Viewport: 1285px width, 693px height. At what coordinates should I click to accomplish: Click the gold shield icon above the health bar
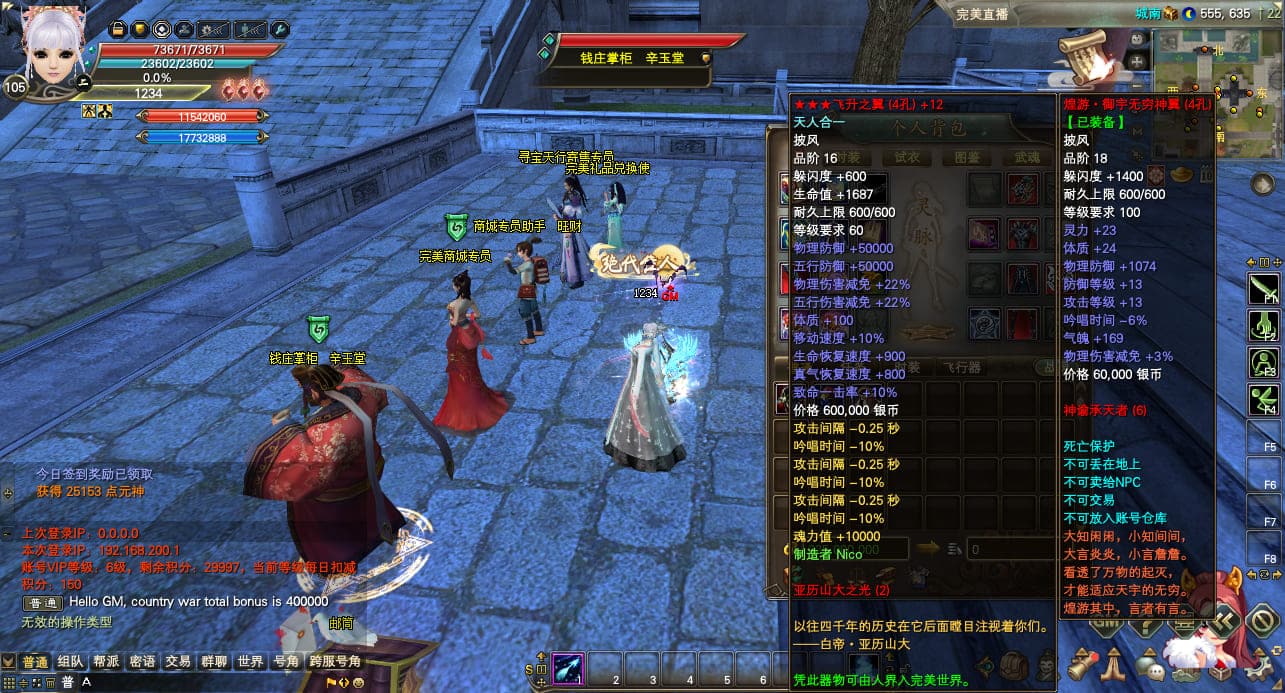[x=139, y=30]
